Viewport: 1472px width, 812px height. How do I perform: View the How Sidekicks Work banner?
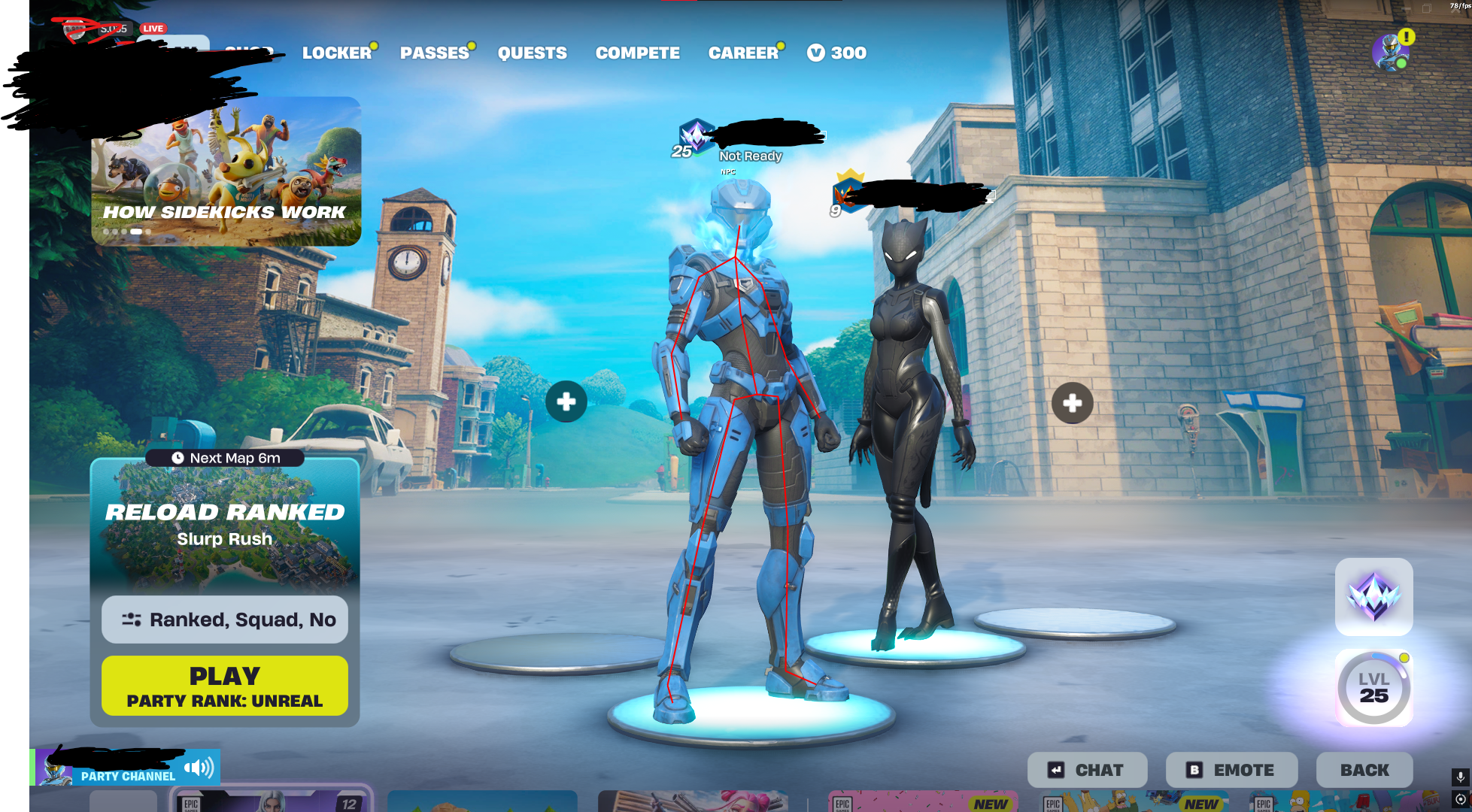point(226,173)
